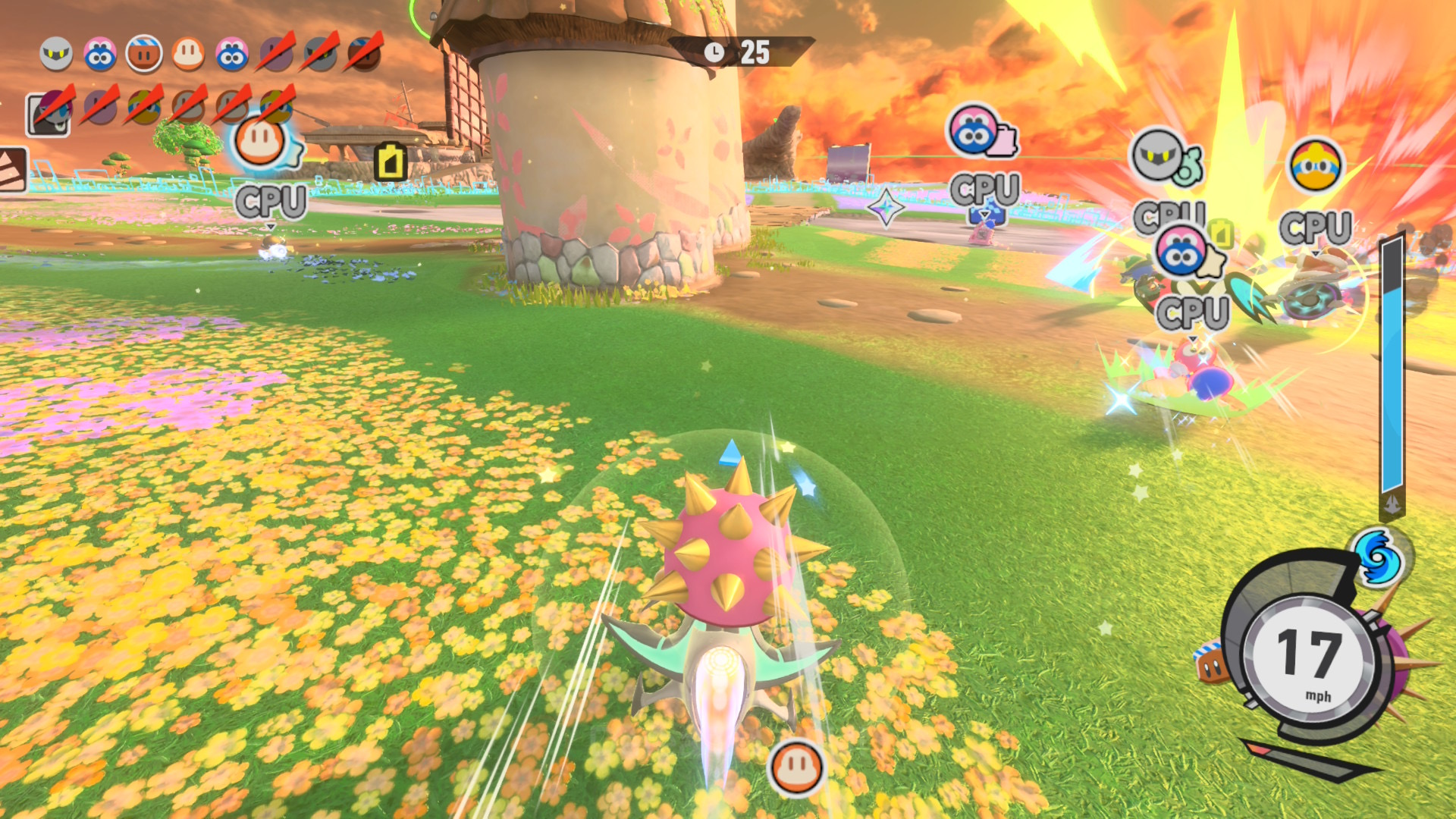The image size is (1456, 819).
Task: Select the King Dedede CPU marker
Action: 1315,165
